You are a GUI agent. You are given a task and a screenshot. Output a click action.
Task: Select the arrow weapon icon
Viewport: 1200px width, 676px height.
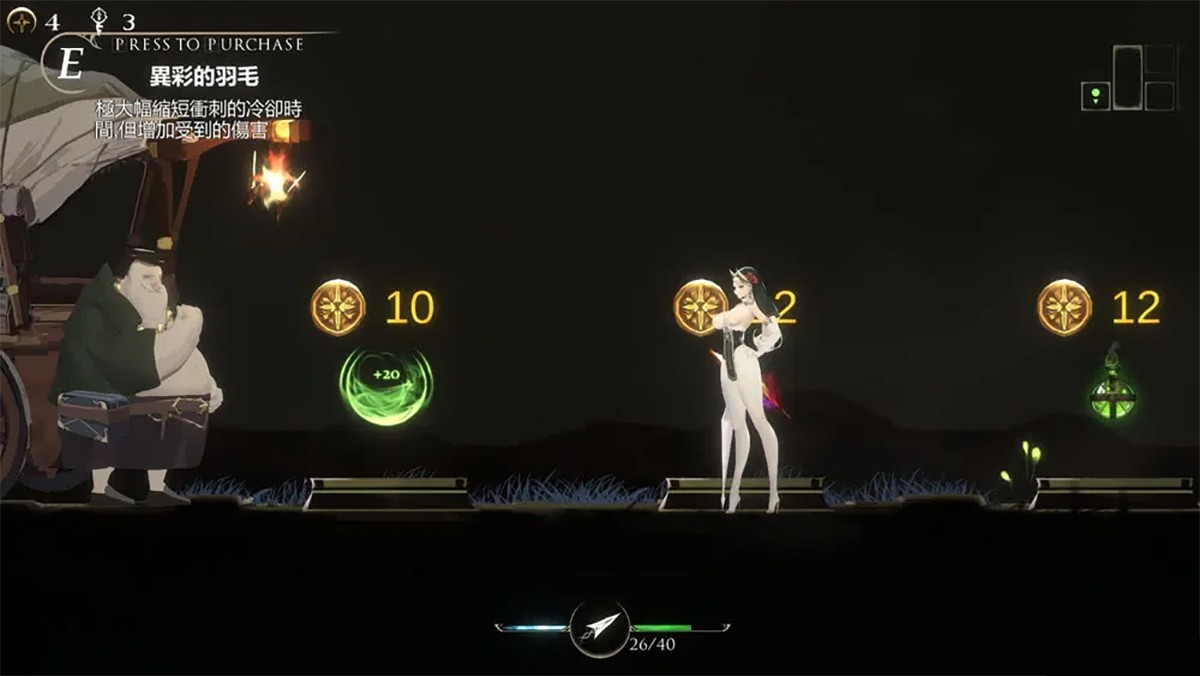pyautogui.click(x=600, y=627)
